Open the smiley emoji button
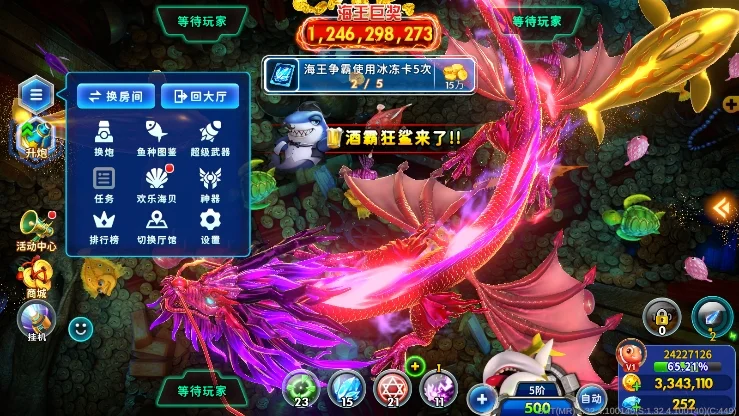 click(81, 326)
